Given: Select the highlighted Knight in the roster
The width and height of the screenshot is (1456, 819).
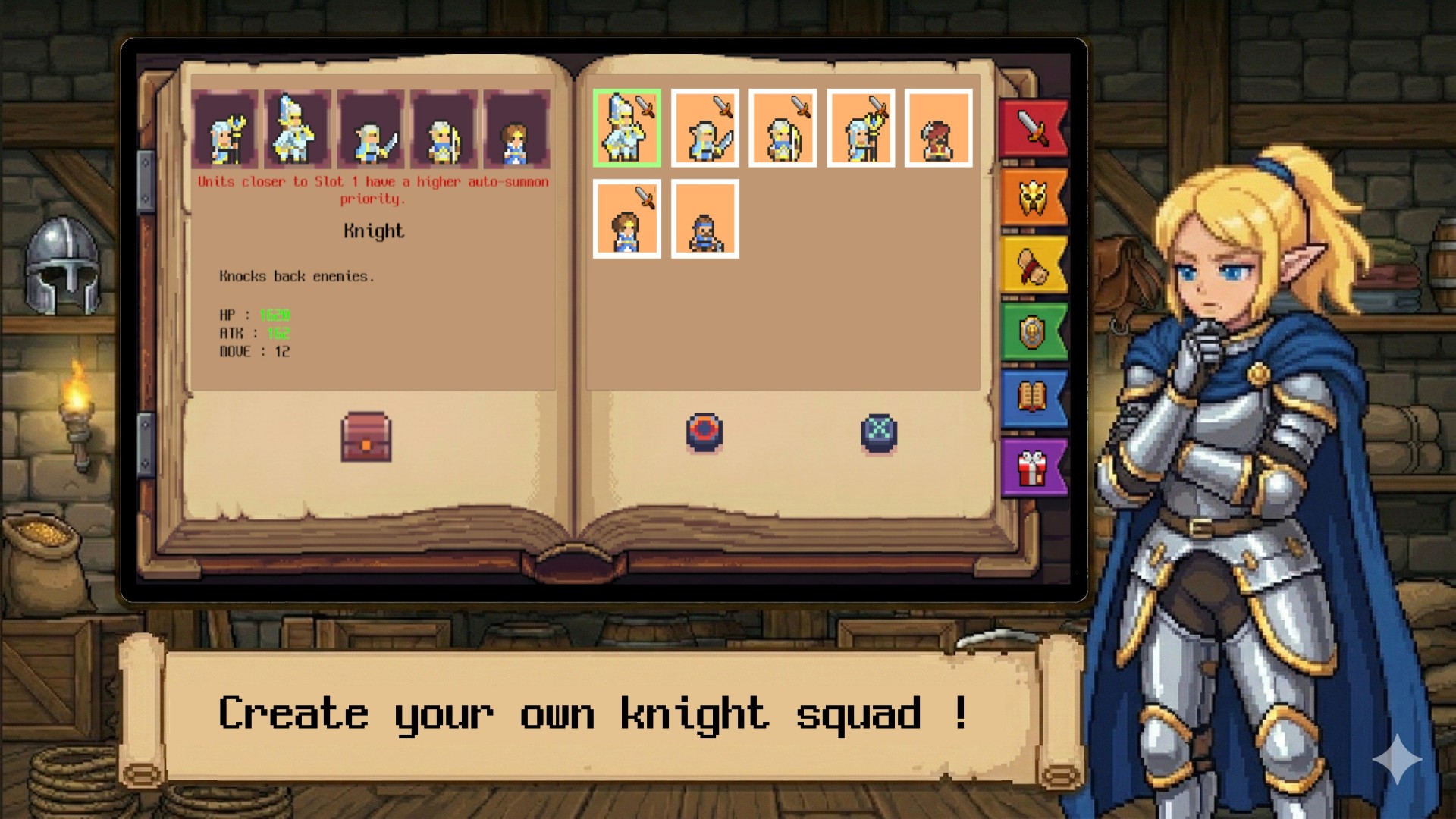Looking at the screenshot, I should [x=627, y=129].
